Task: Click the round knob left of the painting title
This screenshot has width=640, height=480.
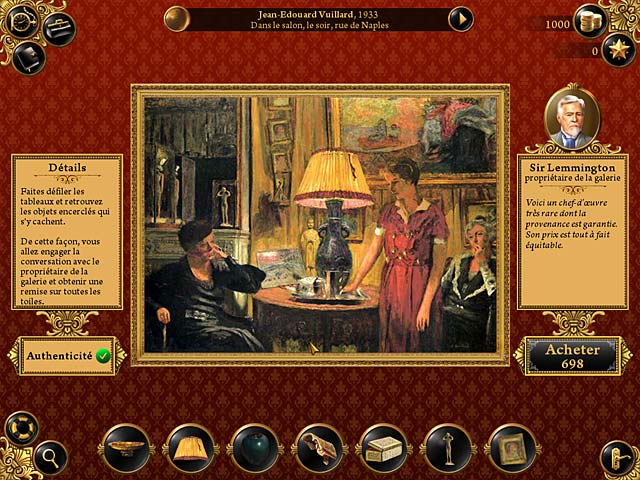Action: (177, 18)
